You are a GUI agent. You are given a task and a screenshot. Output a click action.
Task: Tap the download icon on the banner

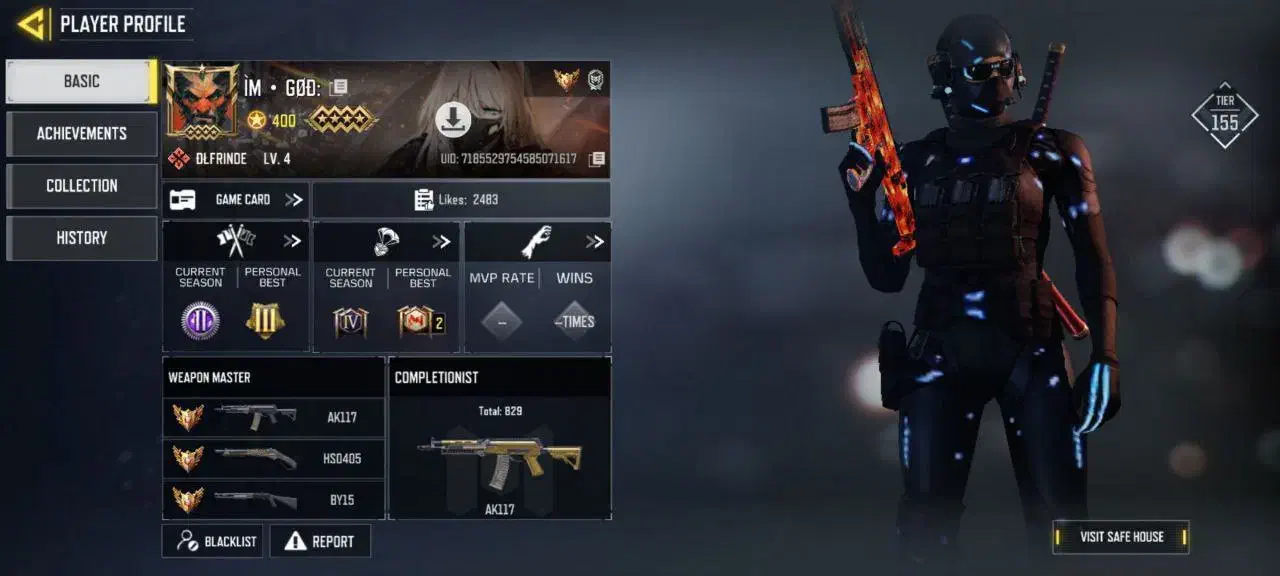click(453, 120)
